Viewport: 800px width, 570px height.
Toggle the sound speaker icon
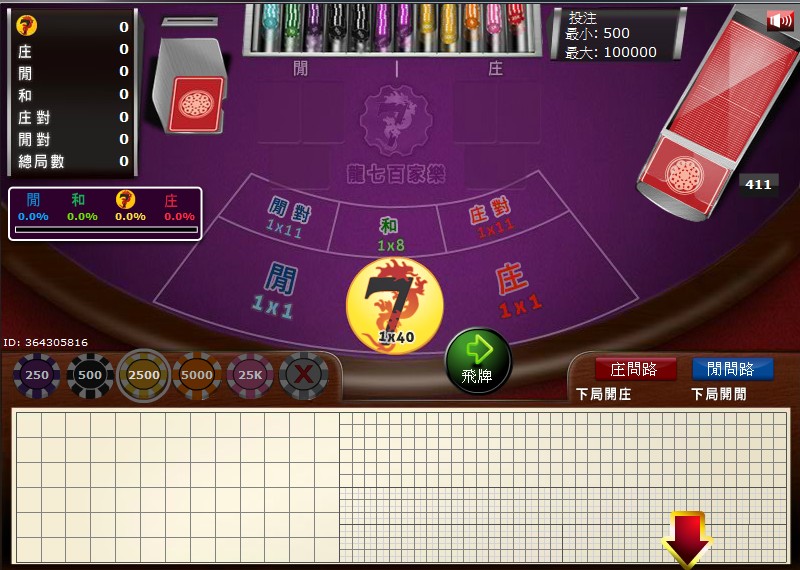tap(779, 21)
